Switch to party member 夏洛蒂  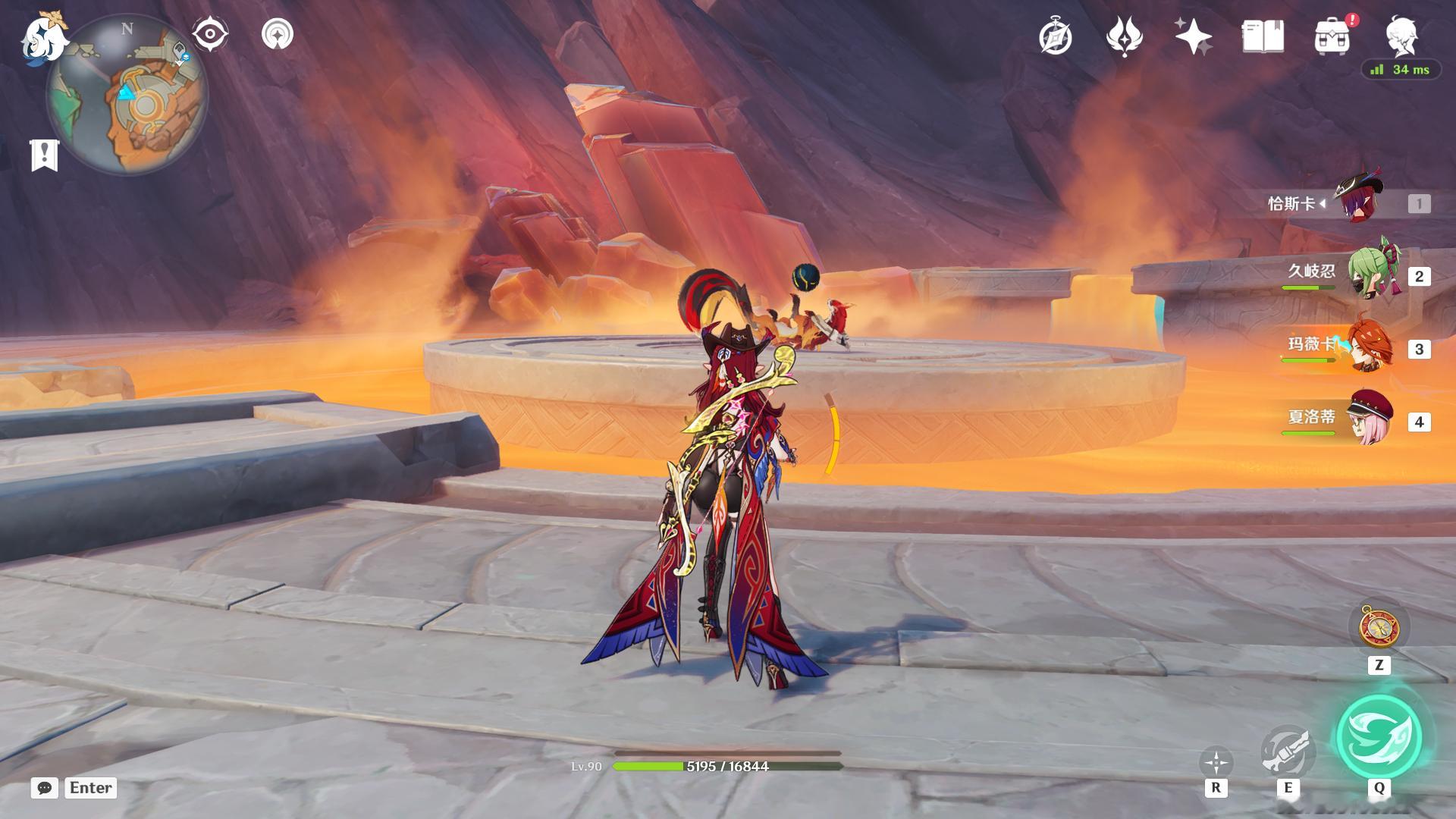(1370, 419)
